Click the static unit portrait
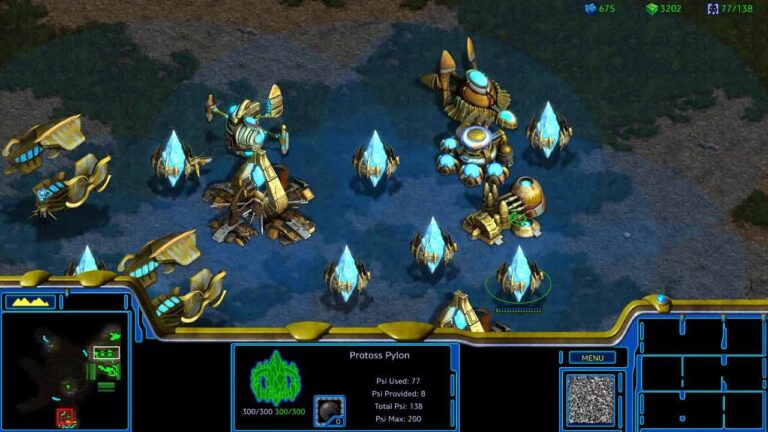The height and width of the screenshot is (432, 768). (591, 399)
